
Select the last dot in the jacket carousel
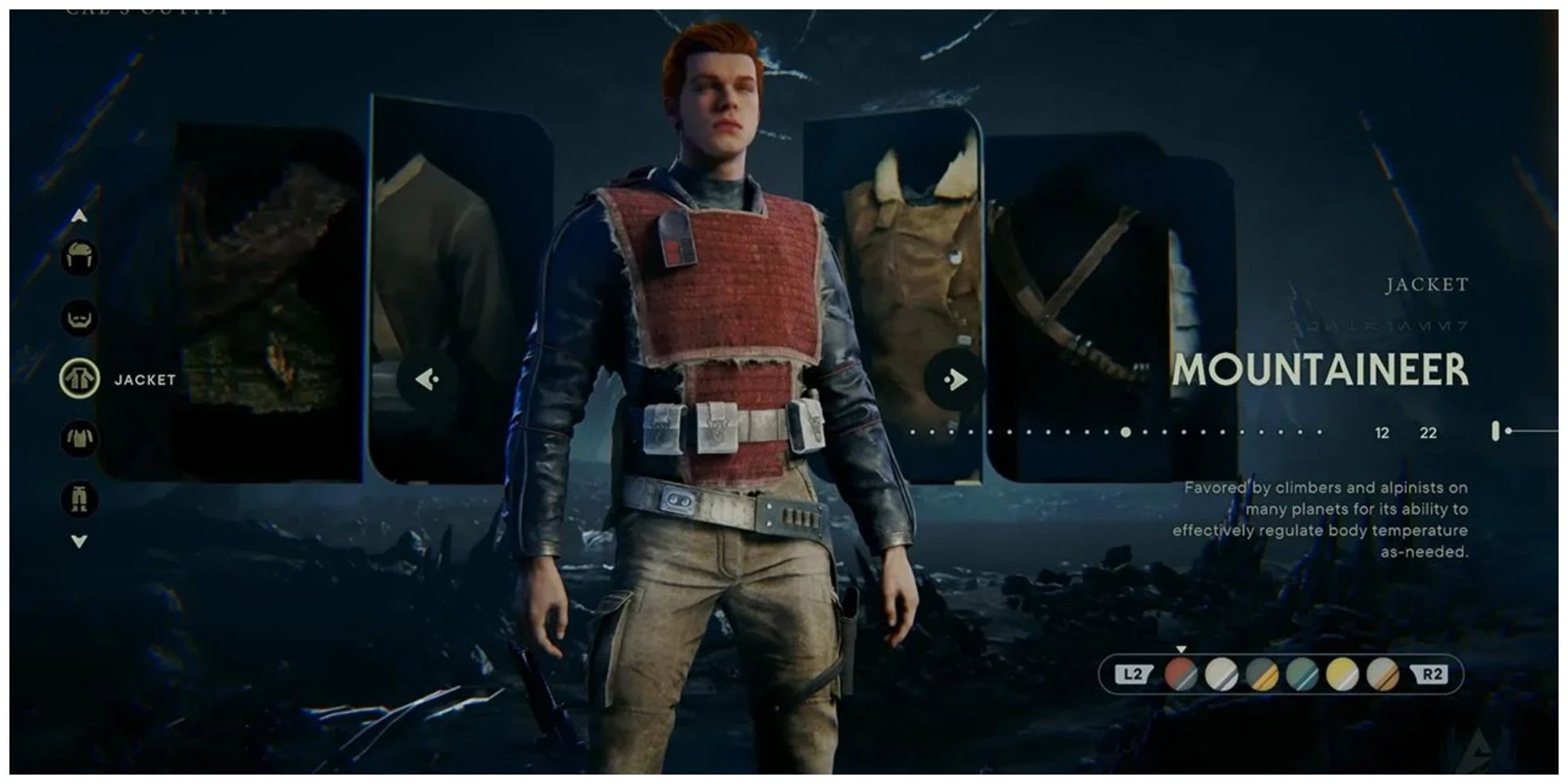(1320, 431)
